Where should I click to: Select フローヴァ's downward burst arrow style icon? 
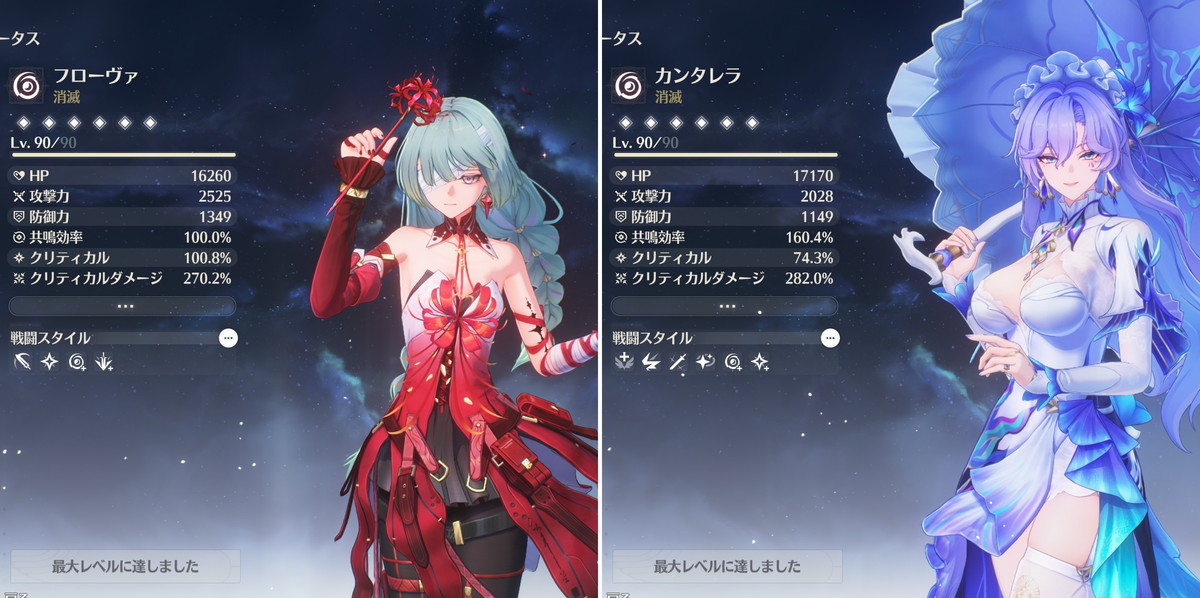[103, 363]
